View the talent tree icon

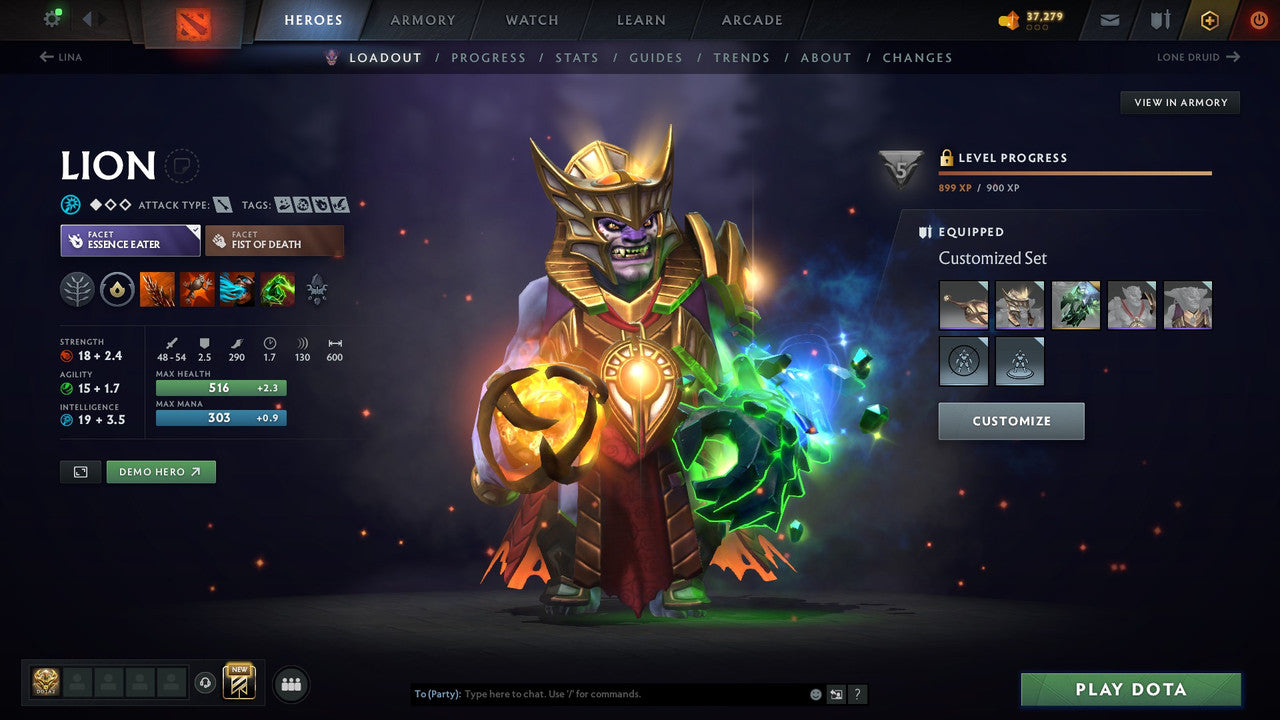[x=78, y=290]
